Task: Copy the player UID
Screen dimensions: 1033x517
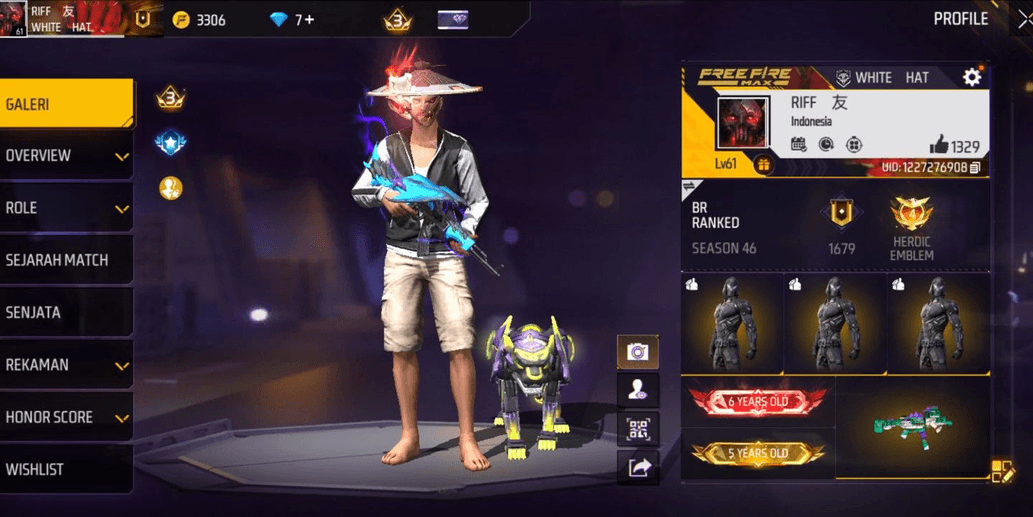Action: pyautogui.click(x=975, y=167)
